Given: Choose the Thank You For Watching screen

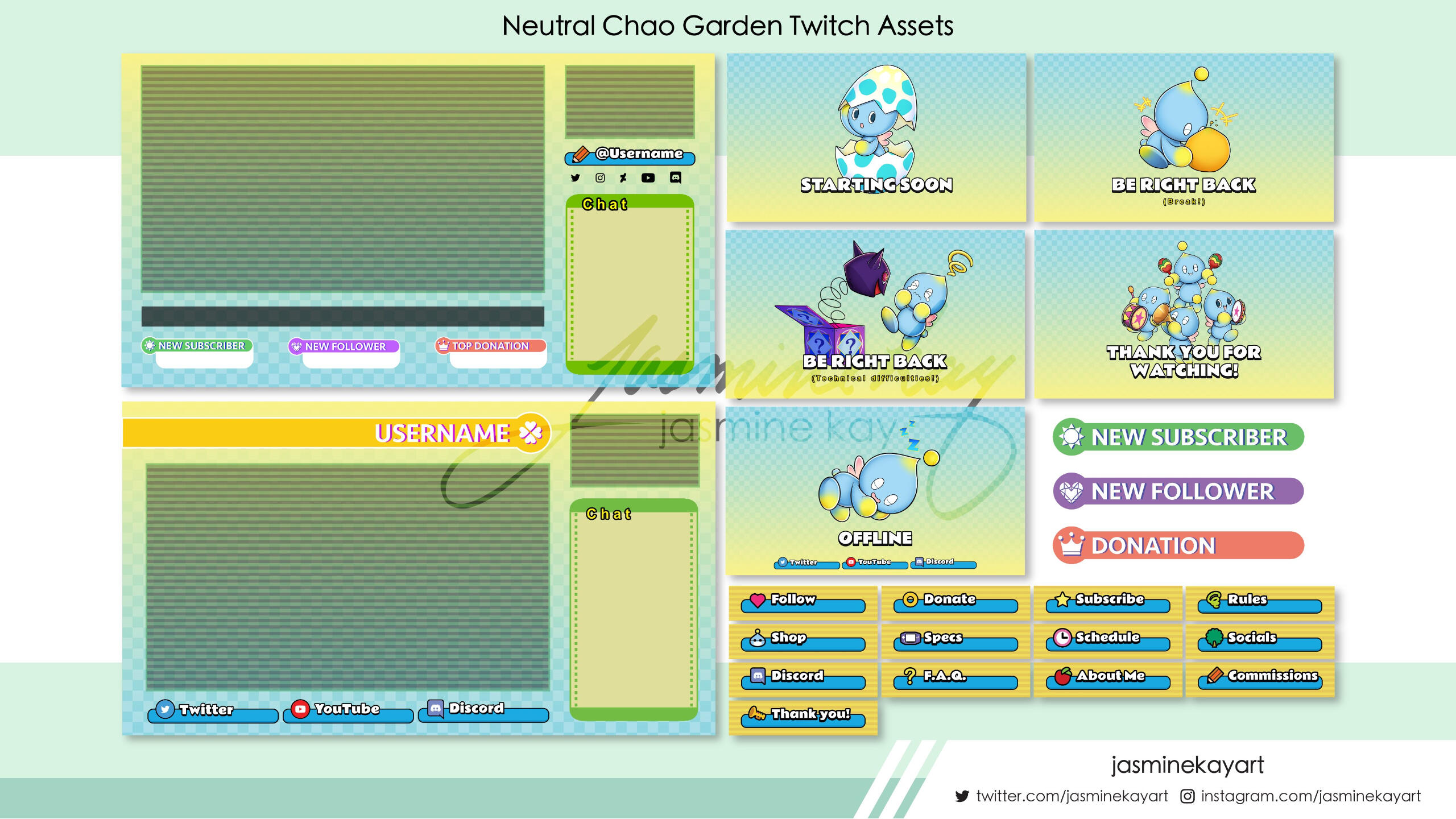Looking at the screenshot, I should point(1184,315).
